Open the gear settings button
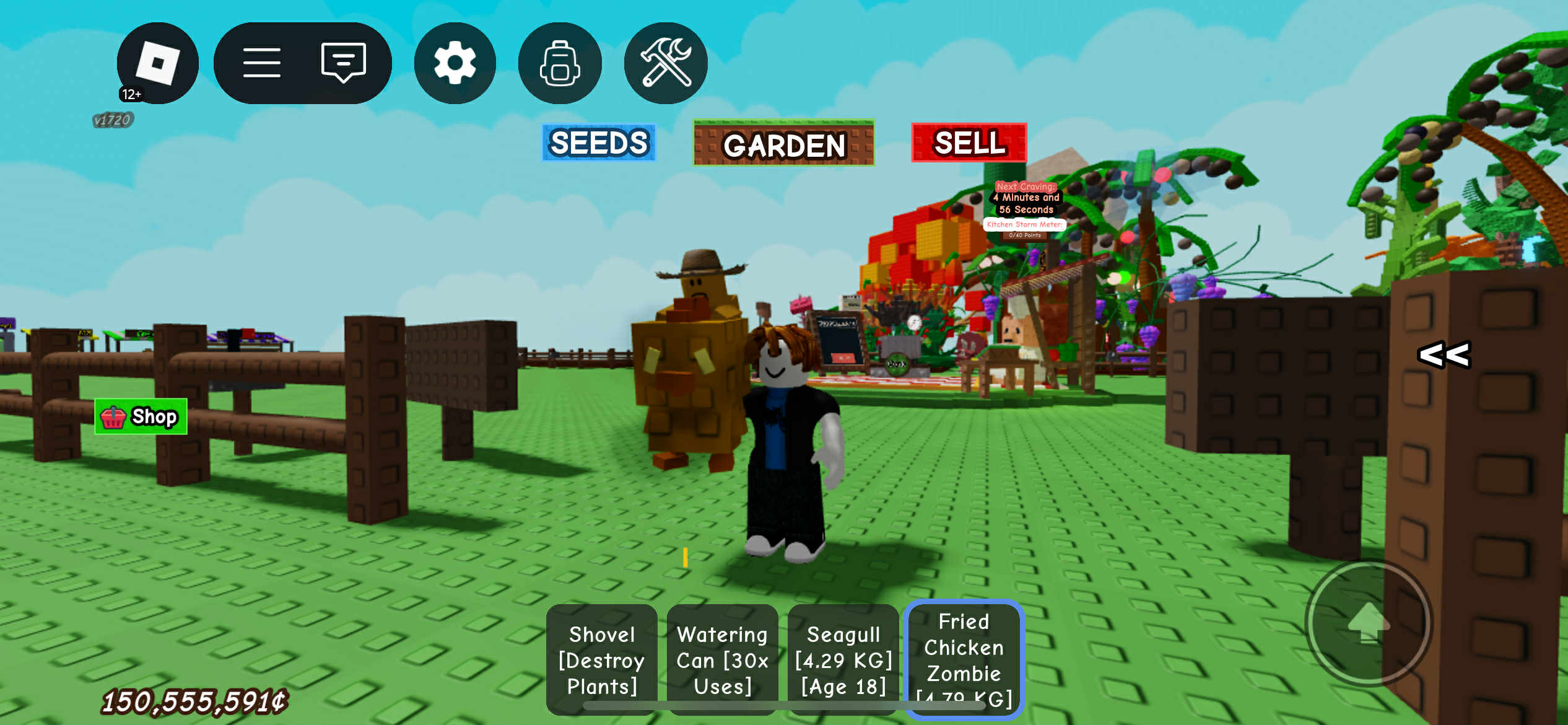The image size is (1568, 725). (x=455, y=63)
